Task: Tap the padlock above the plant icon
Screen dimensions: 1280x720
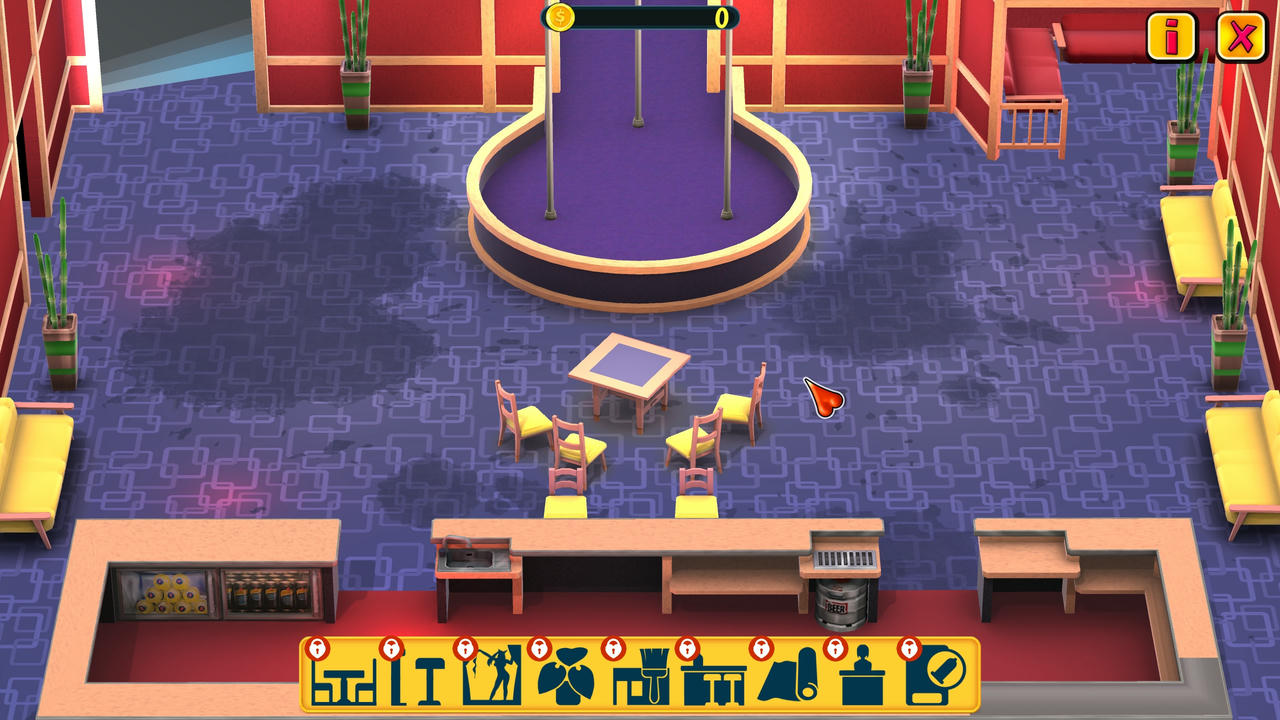Action: (x=538, y=650)
